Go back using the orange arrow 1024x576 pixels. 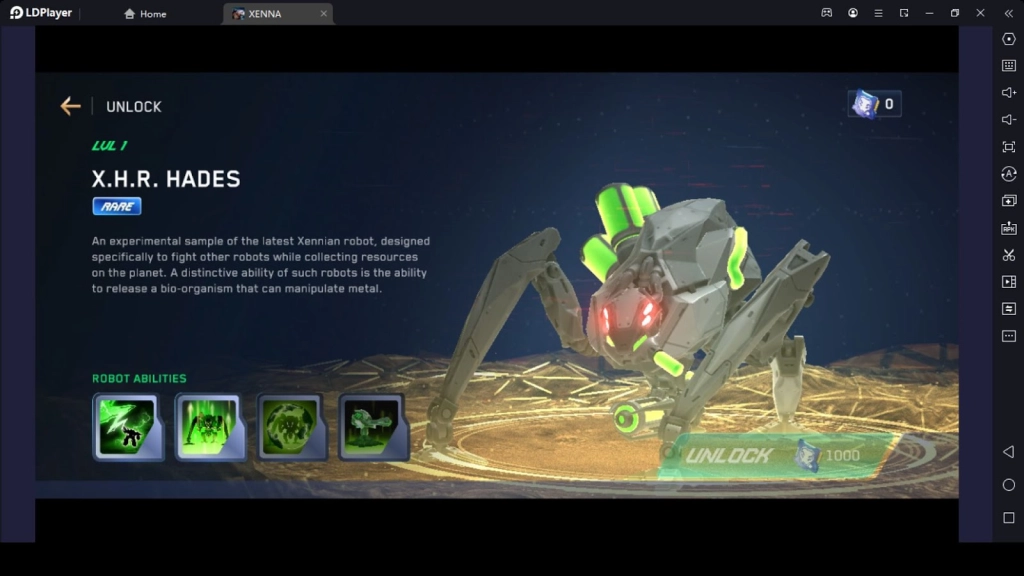click(x=70, y=106)
